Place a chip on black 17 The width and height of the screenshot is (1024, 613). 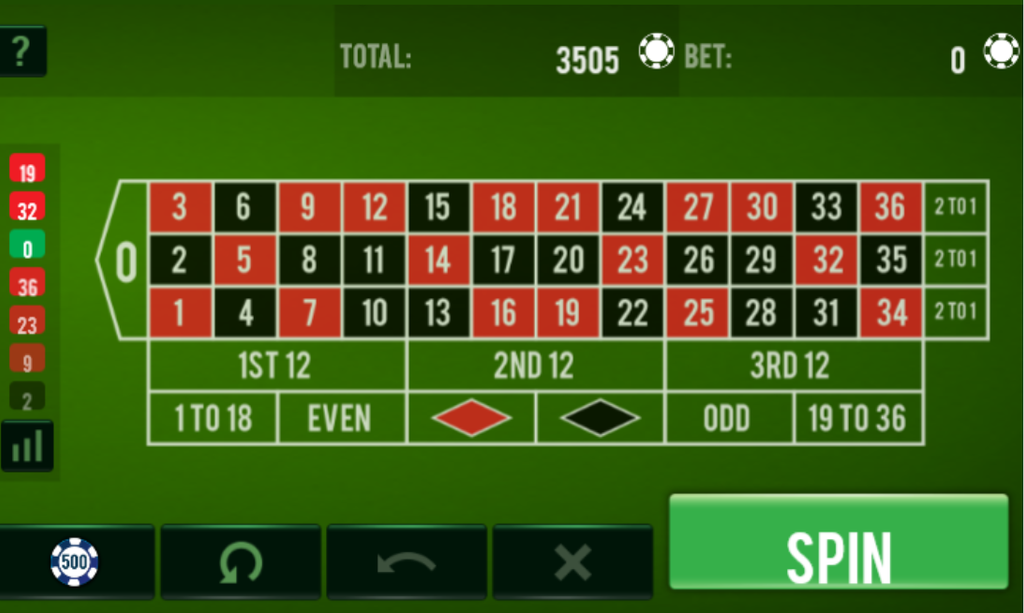[503, 260]
